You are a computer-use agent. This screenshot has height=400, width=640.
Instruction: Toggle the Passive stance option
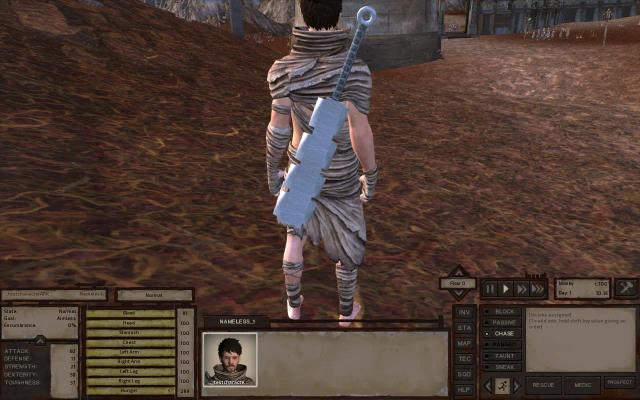click(x=503, y=322)
